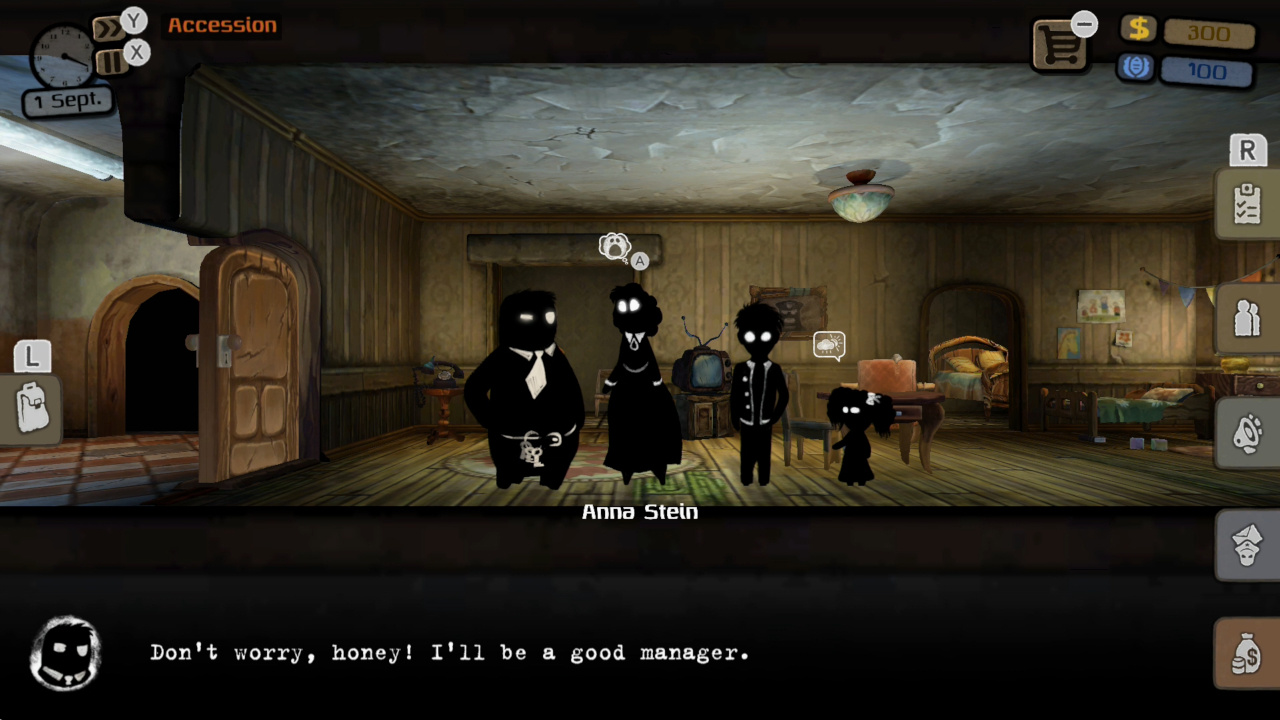
Task: Open the shopping cart at top right
Action: coord(1060,44)
